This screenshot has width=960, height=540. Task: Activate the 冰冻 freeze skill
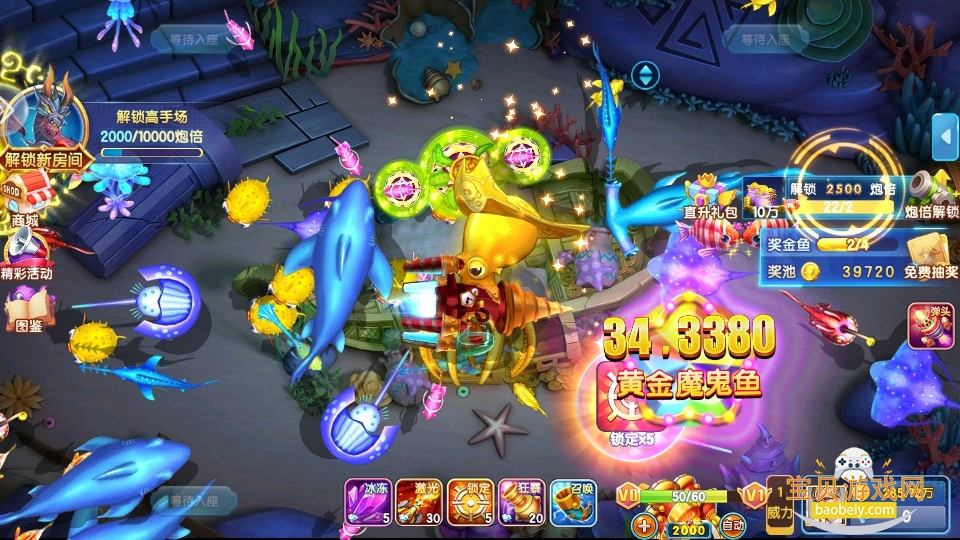(366, 501)
